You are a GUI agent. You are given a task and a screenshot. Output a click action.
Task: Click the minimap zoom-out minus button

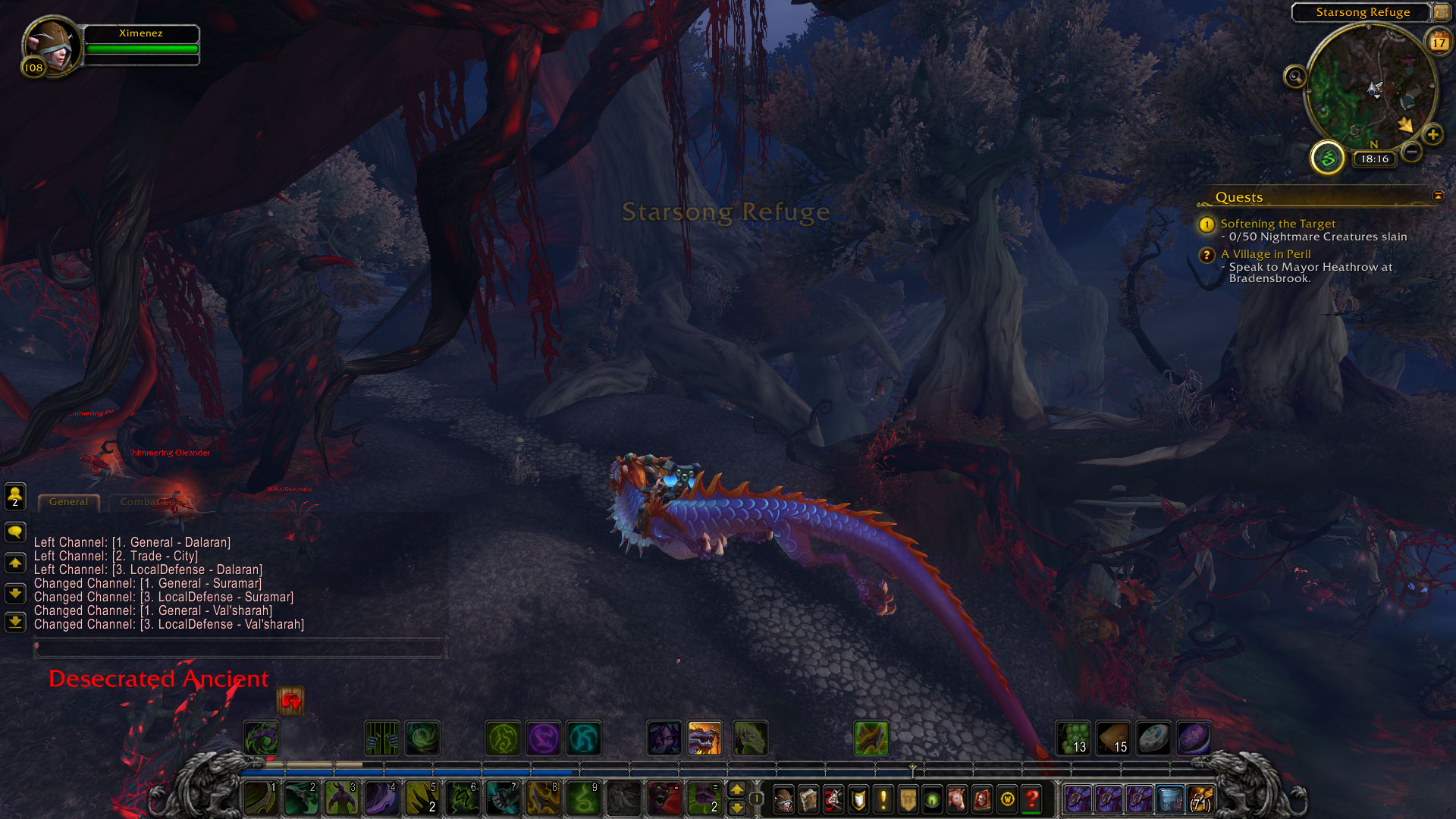click(x=1411, y=152)
